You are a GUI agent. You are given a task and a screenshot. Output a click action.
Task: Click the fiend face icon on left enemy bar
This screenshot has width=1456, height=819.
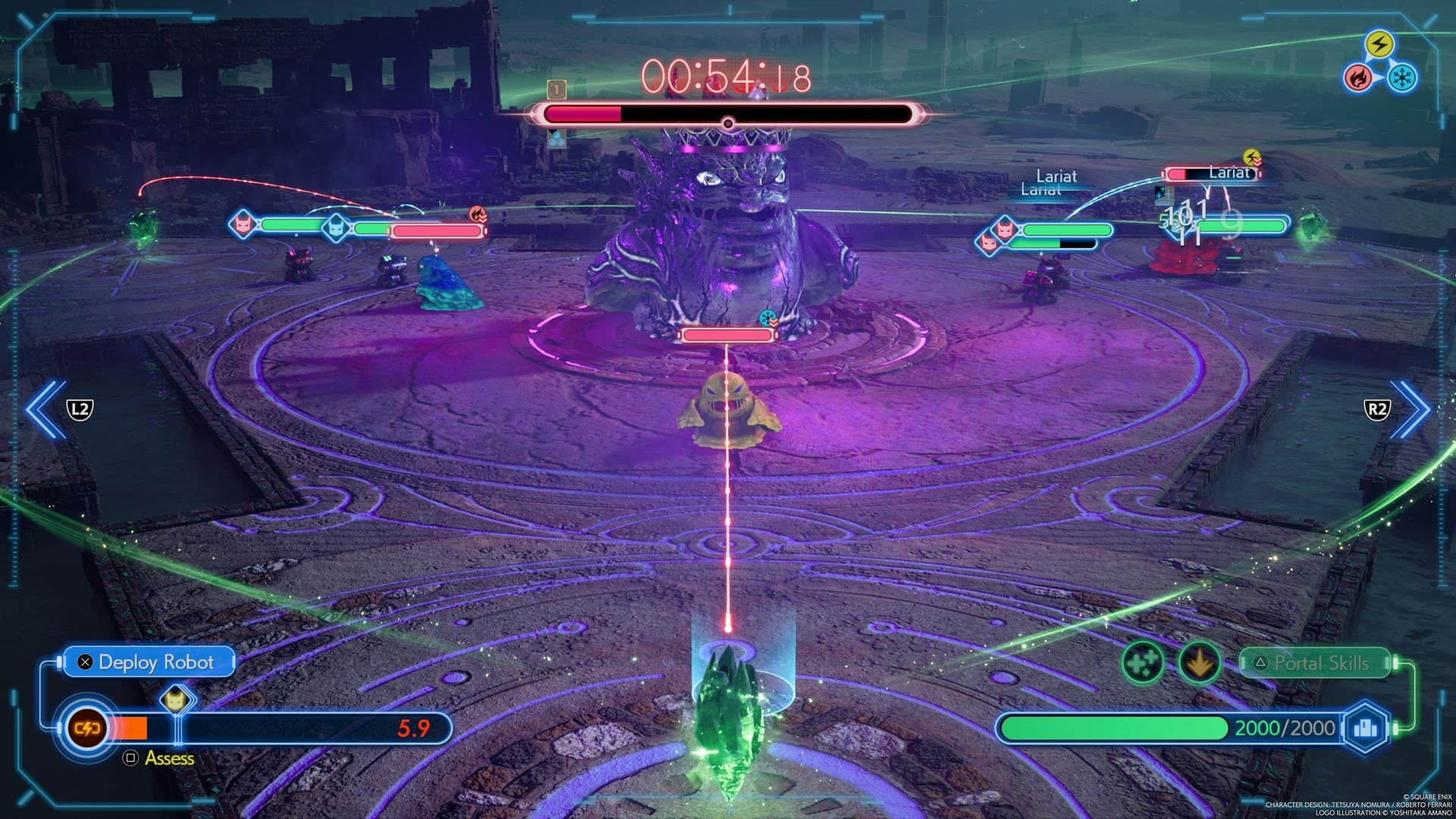pyautogui.click(x=243, y=224)
